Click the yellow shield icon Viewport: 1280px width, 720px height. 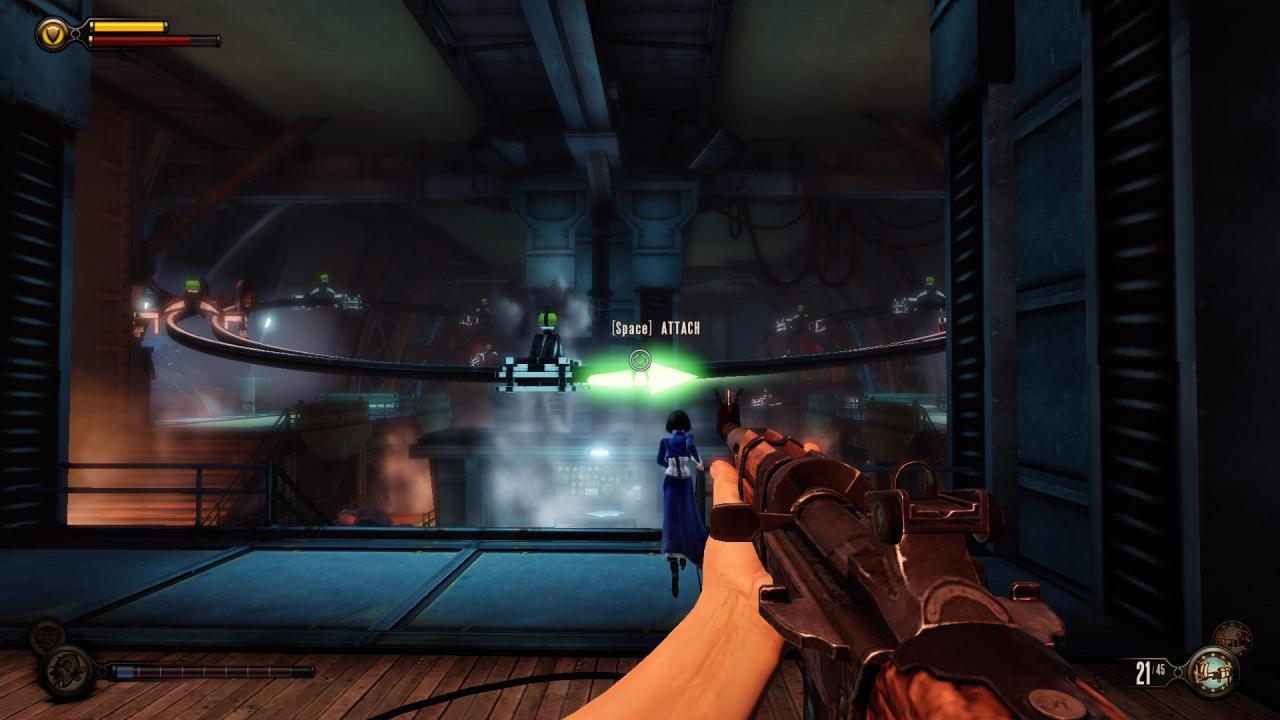(51, 33)
